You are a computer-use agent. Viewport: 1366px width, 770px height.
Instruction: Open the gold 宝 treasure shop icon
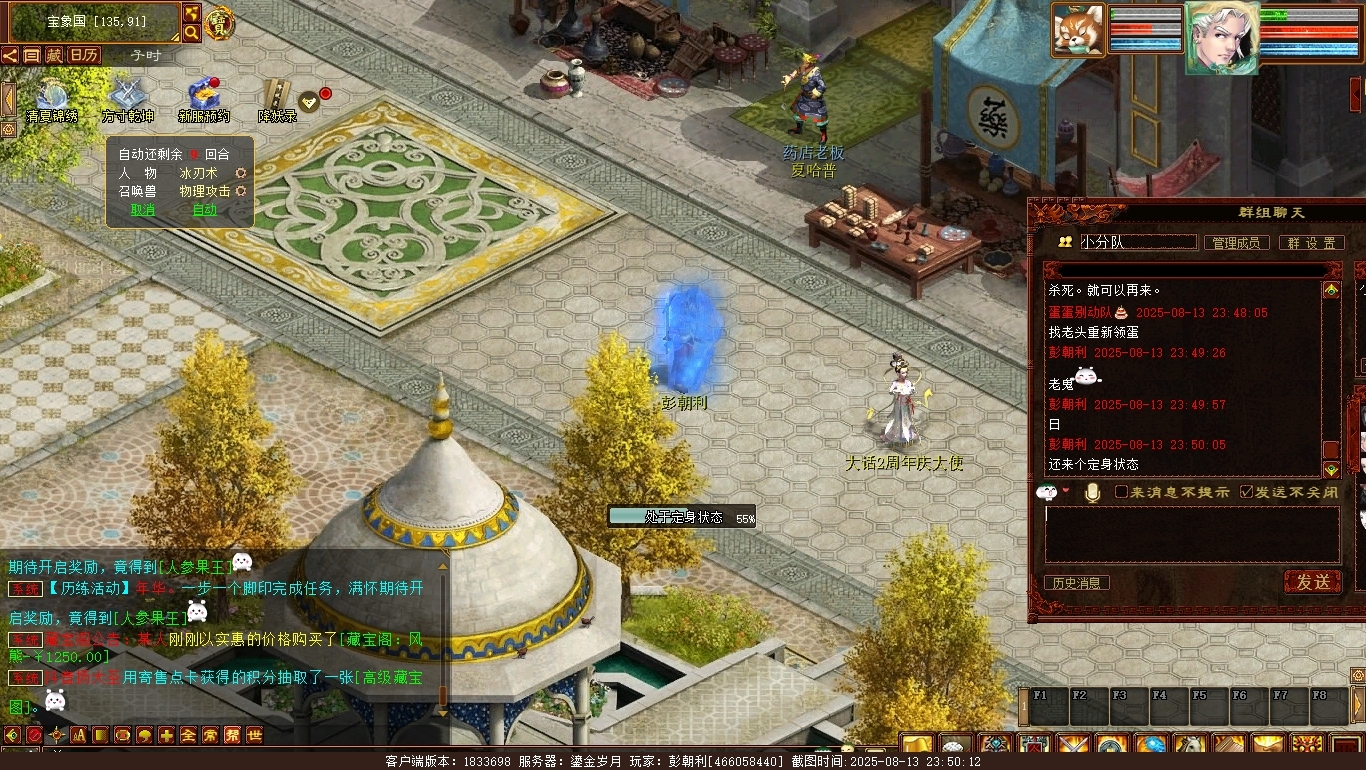coord(217,22)
